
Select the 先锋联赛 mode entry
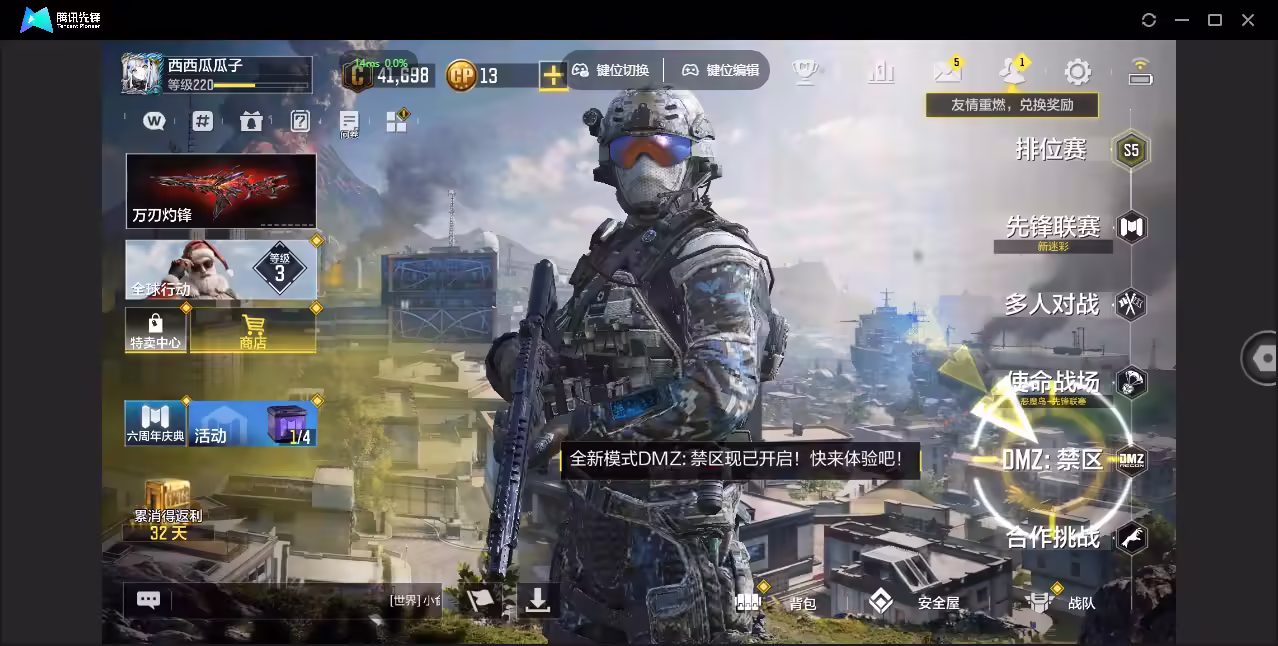pyautogui.click(x=1053, y=227)
